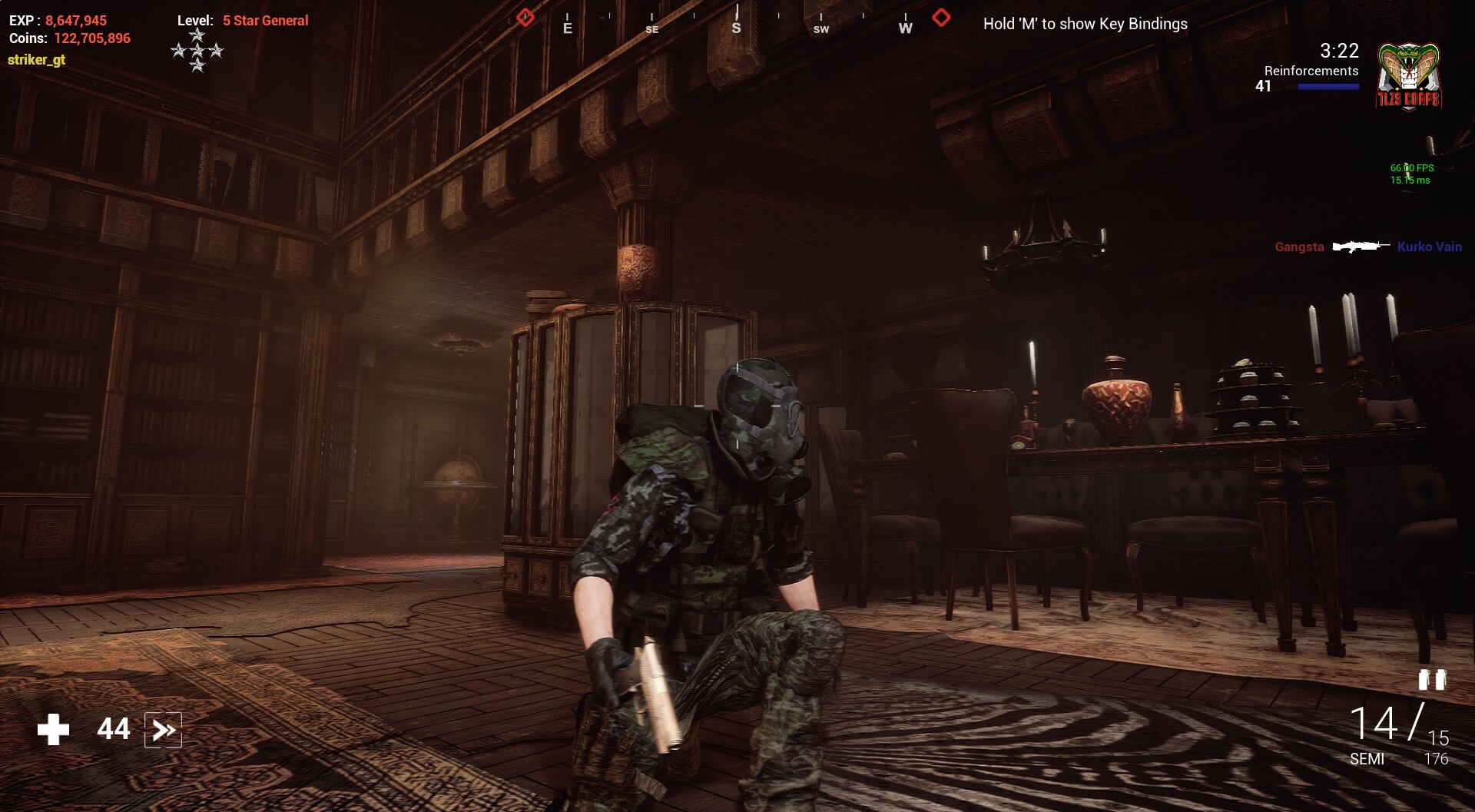Click the double-chevron icon beside medkit count

[x=163, y=730]
